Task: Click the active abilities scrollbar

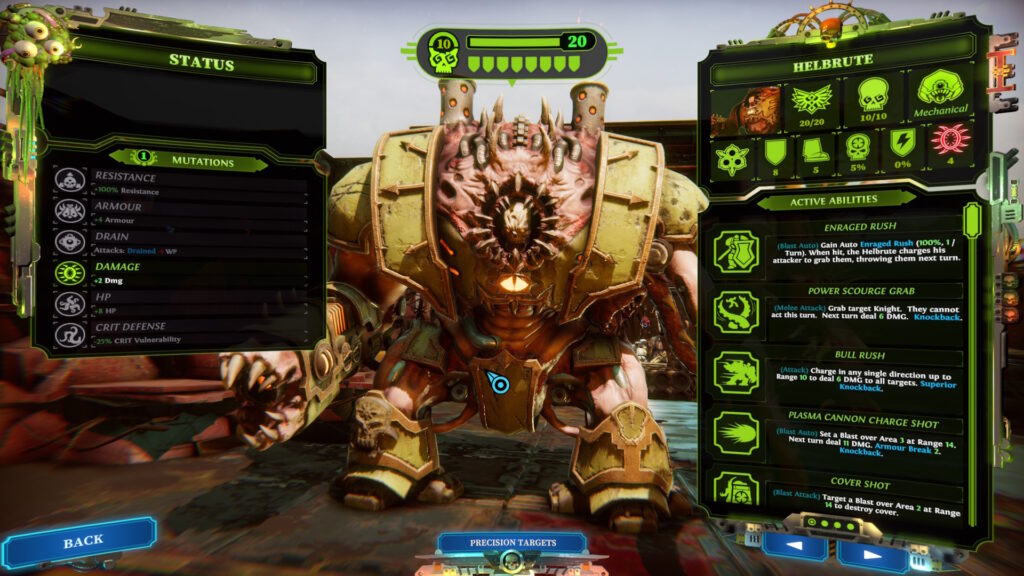Action: (x=971, y=220)
